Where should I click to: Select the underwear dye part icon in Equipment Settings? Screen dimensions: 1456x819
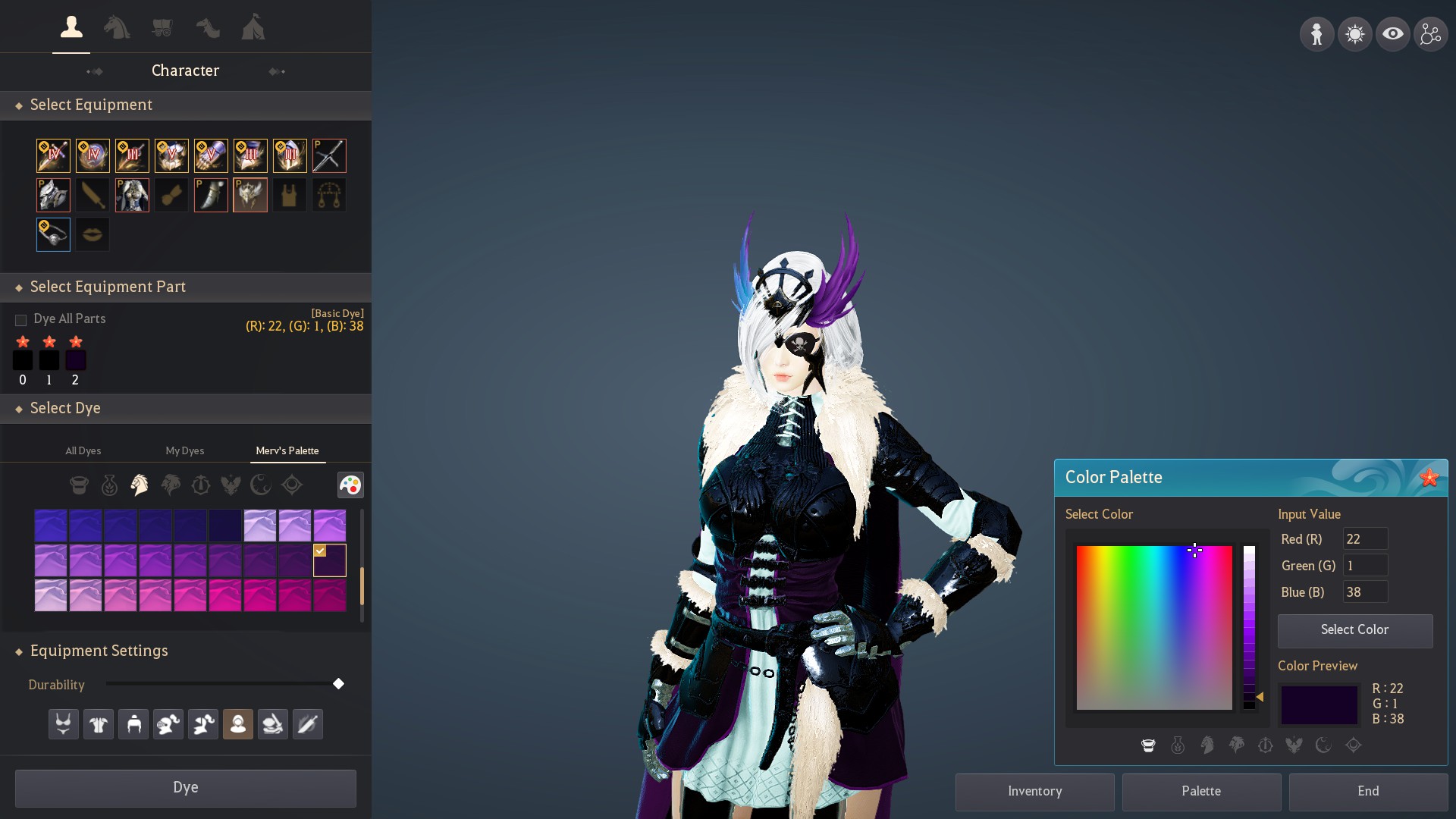point(63,724)
